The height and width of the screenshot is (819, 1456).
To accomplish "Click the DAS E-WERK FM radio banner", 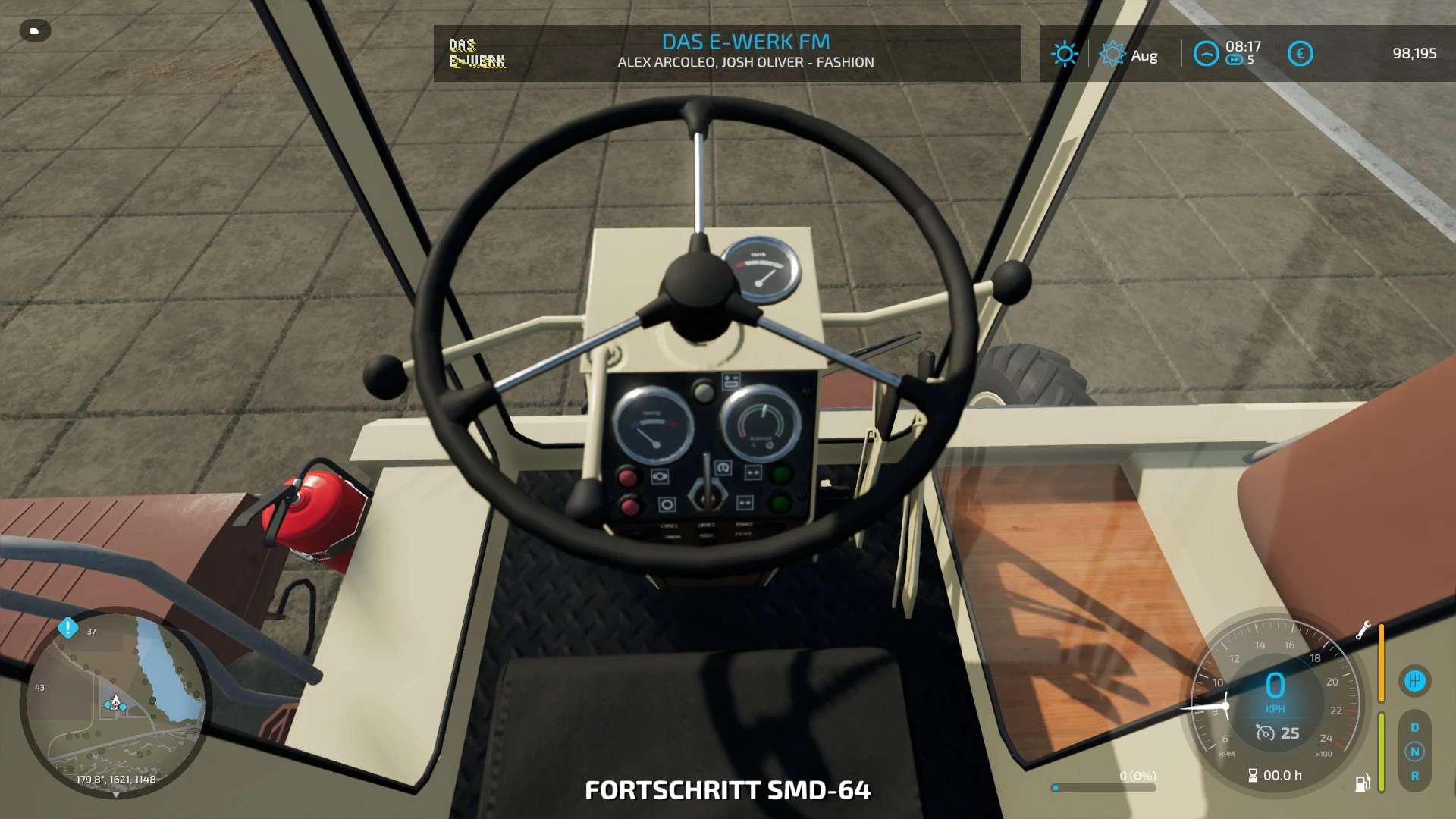I will click(x=726, y=53).
